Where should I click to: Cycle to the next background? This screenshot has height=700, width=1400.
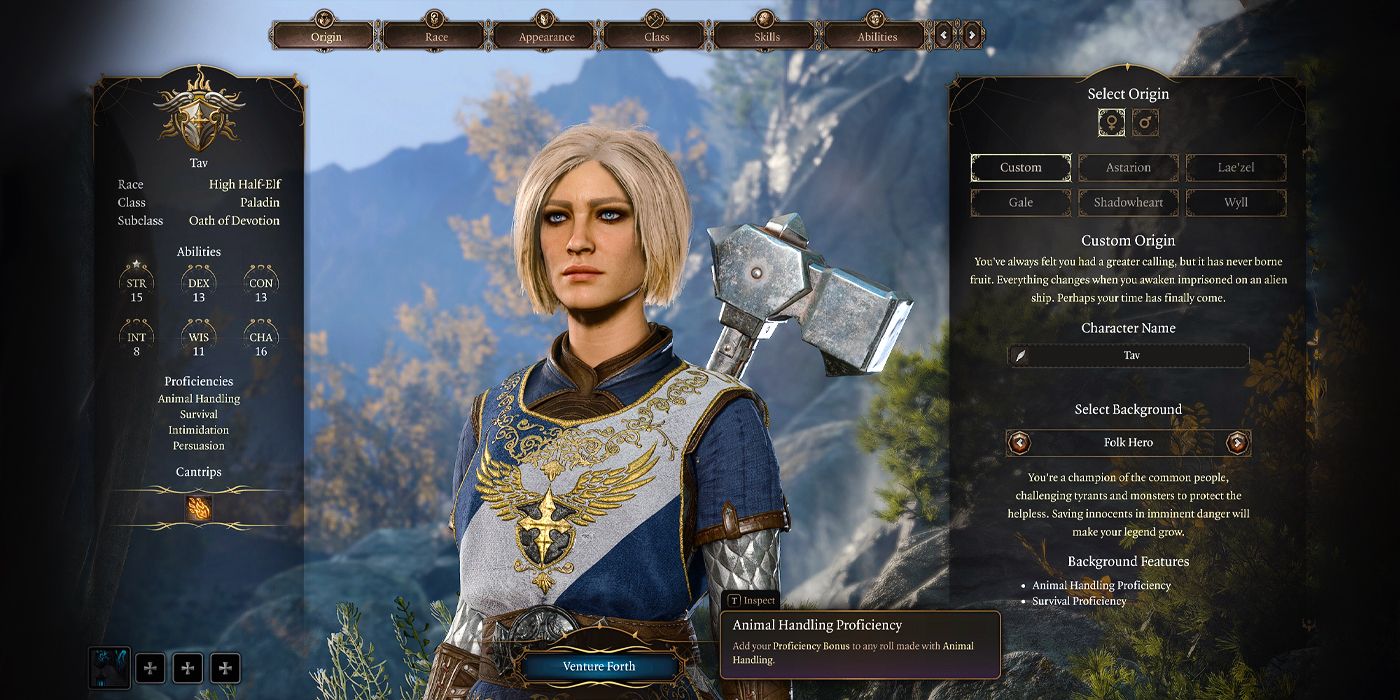[x=1238, y=442]
